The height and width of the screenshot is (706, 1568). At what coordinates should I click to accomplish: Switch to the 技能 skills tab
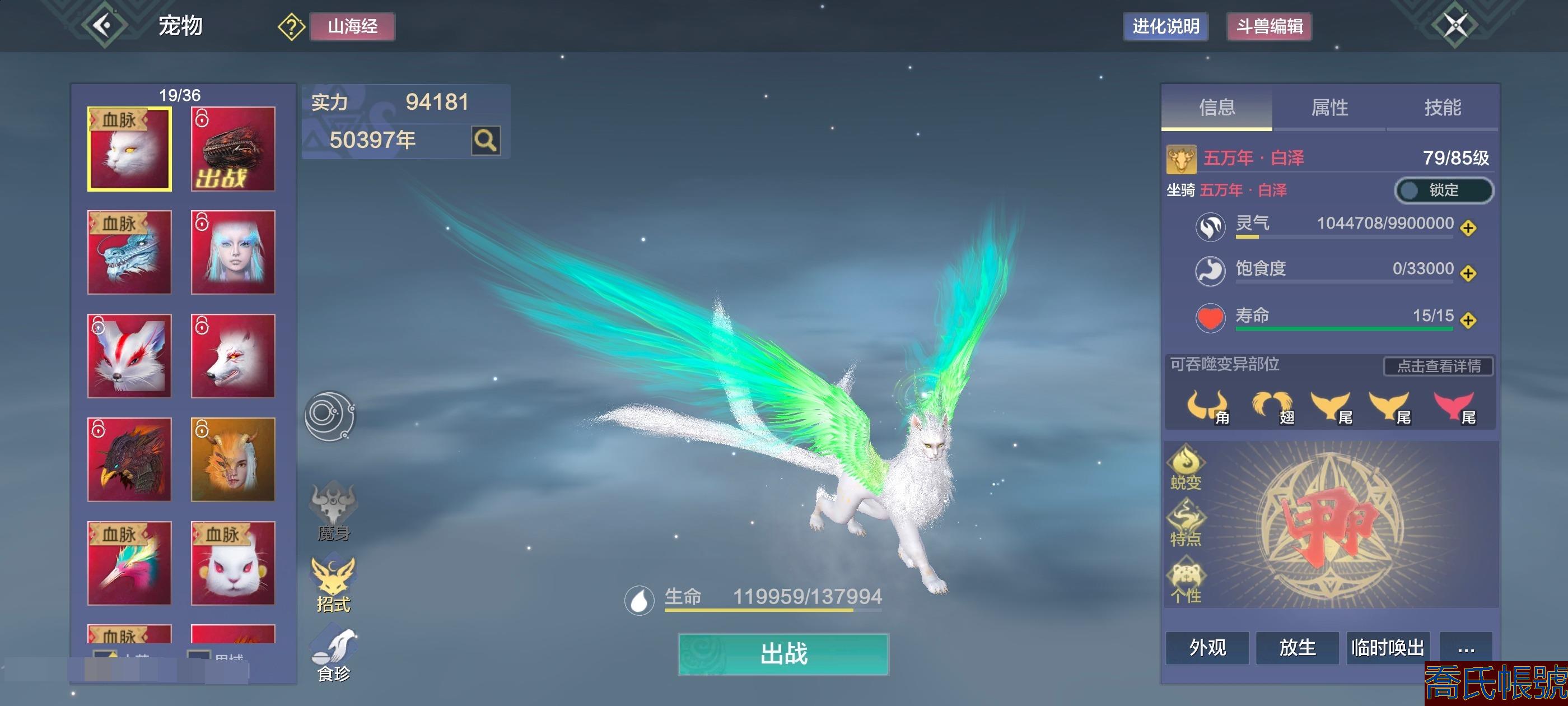pos(1442,107)
